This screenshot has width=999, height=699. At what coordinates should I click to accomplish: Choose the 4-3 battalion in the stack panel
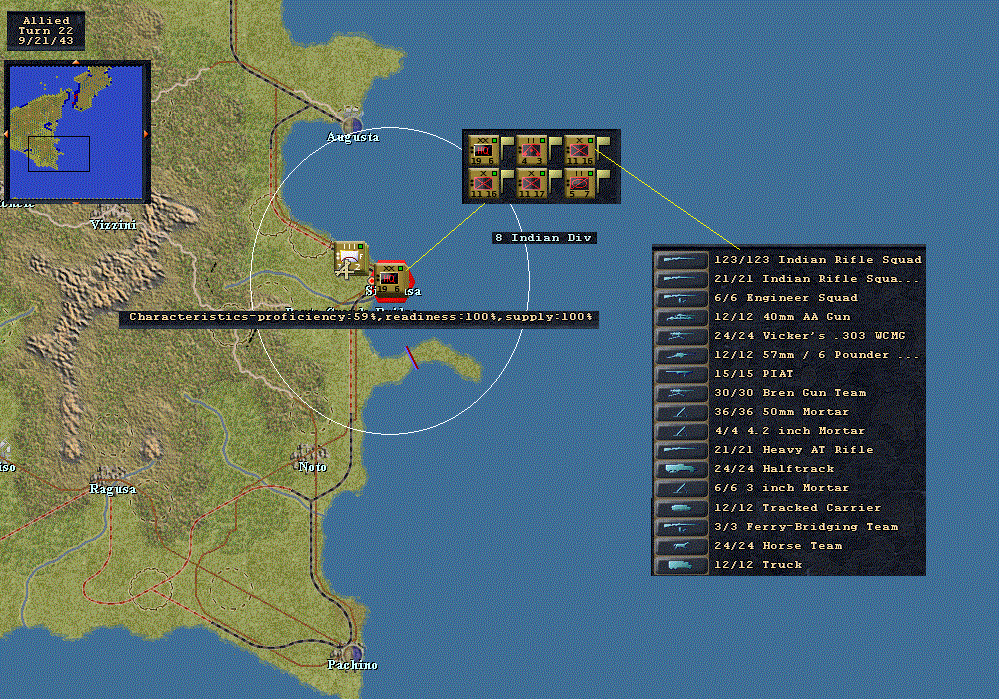(x=533, y=150)
